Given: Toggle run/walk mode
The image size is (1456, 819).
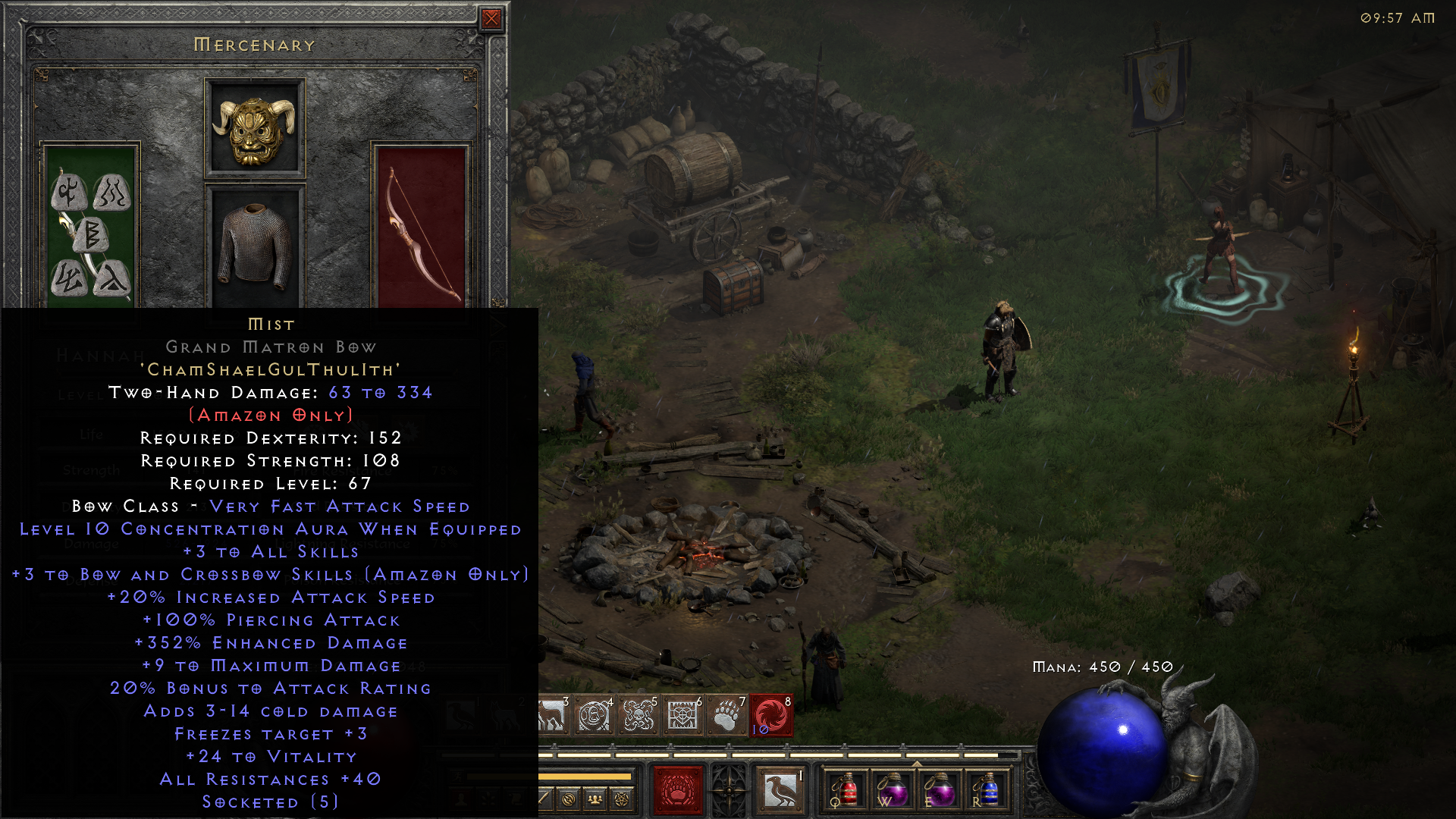Looking at the screenshot, I should point(458,775).
